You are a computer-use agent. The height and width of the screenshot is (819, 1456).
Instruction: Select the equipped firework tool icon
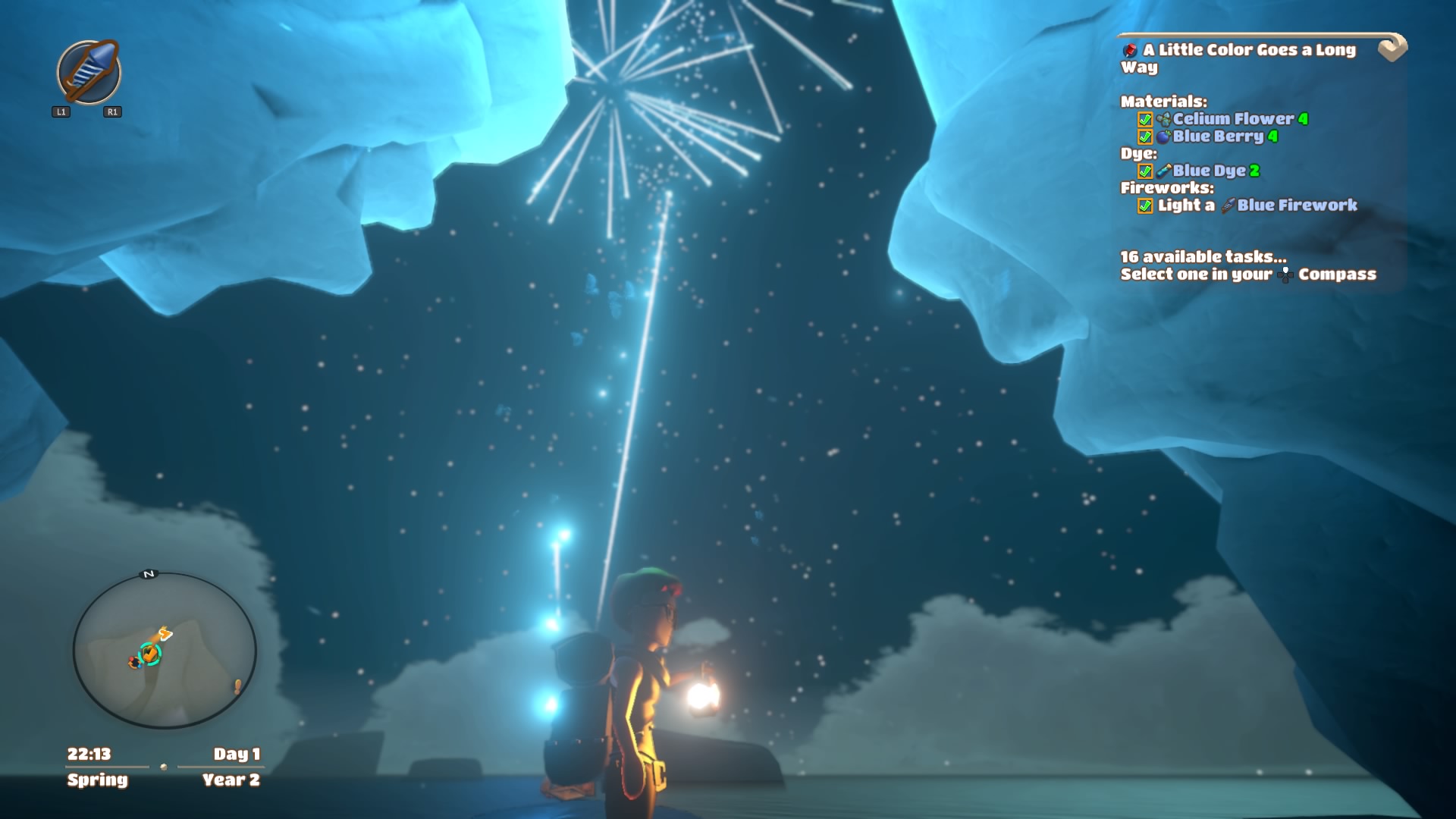(89, 72)
